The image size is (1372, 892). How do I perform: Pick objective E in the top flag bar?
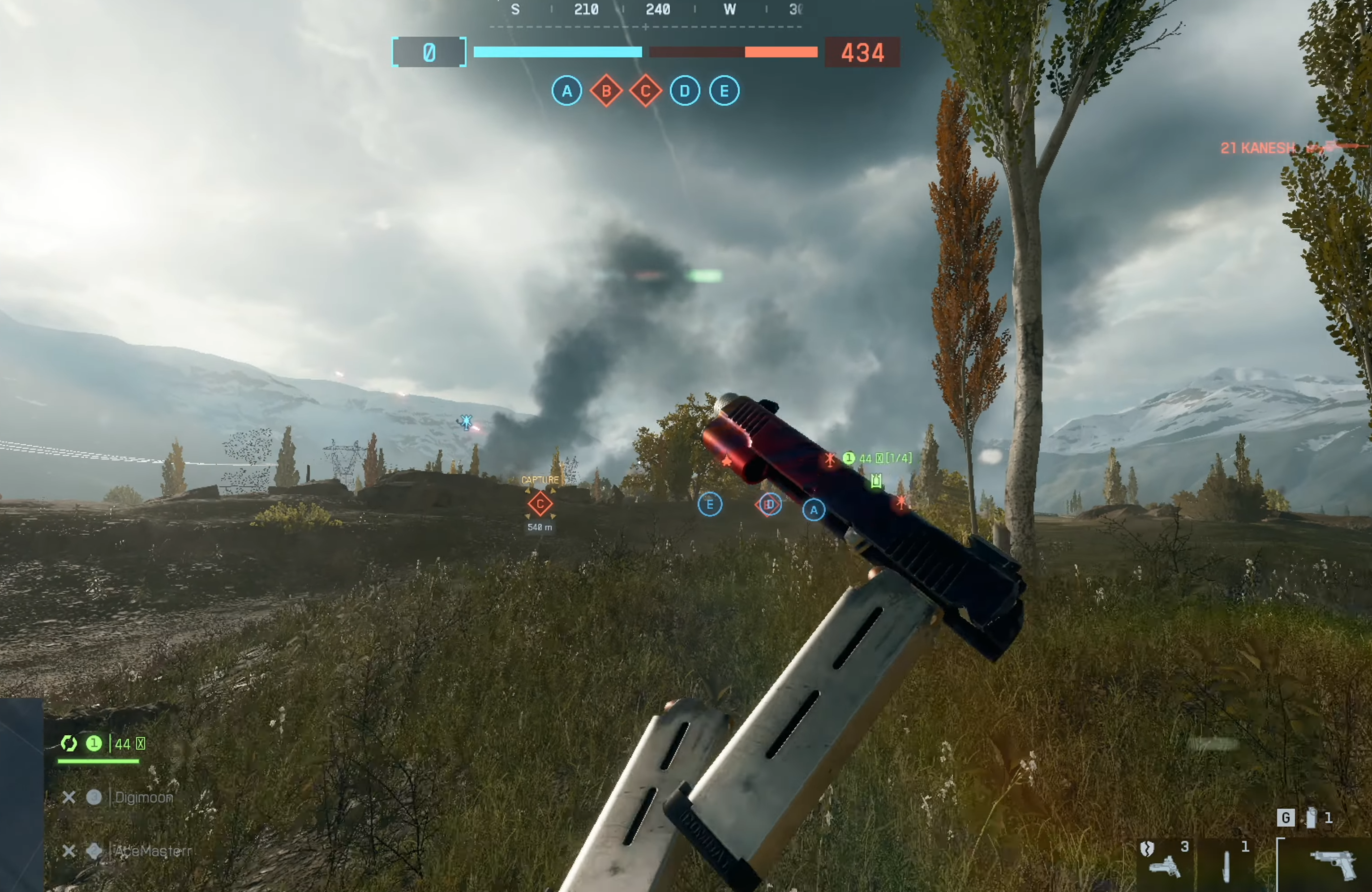coord(724,91)
